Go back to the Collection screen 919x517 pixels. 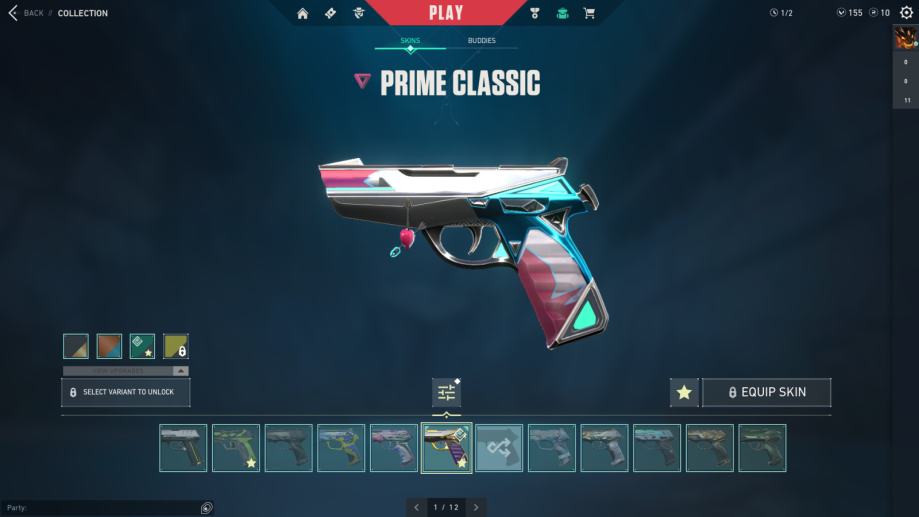[26, 13]
